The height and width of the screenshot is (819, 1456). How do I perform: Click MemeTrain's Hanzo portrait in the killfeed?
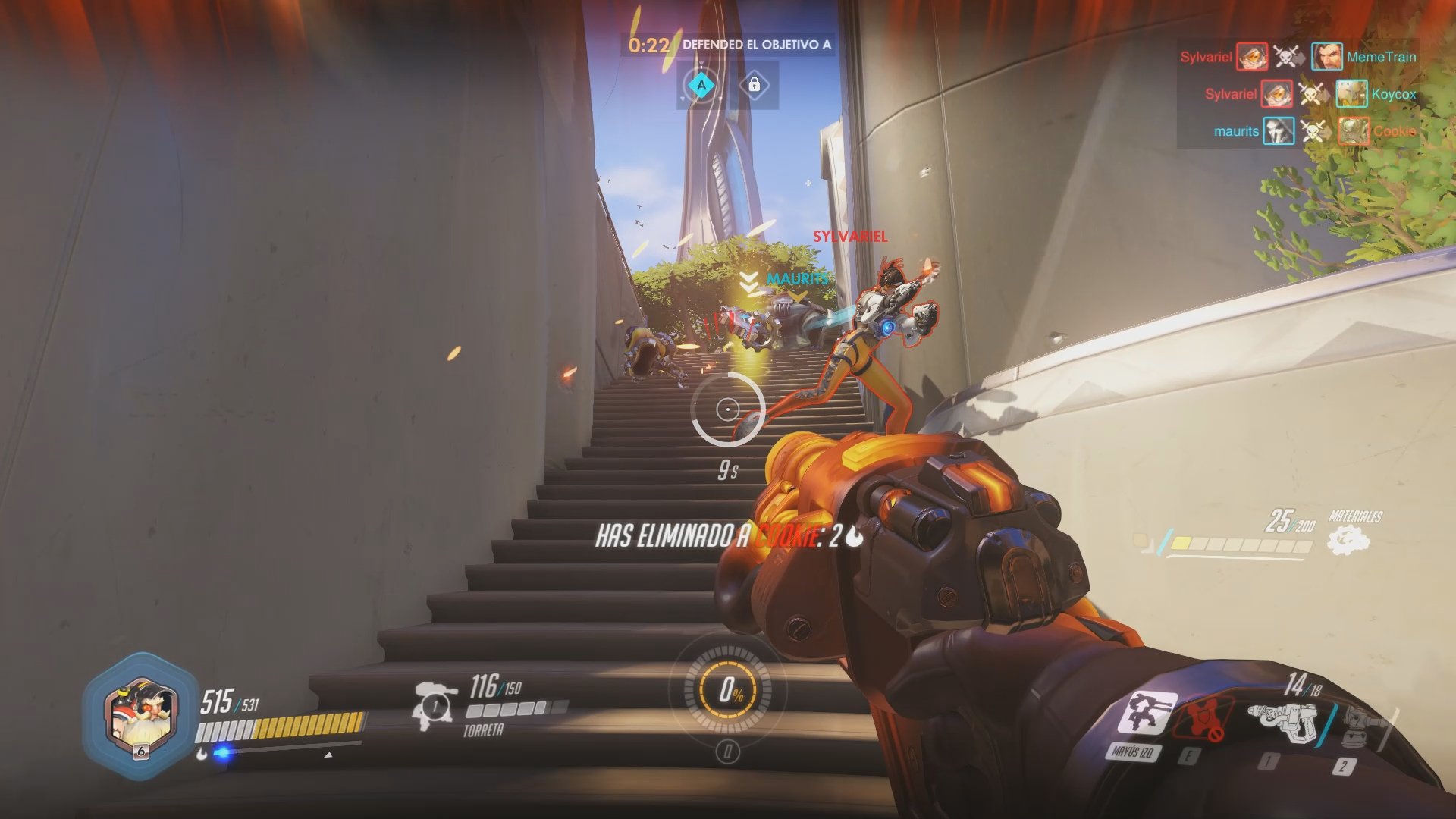pyautogui.click(x=1327, y=55)
